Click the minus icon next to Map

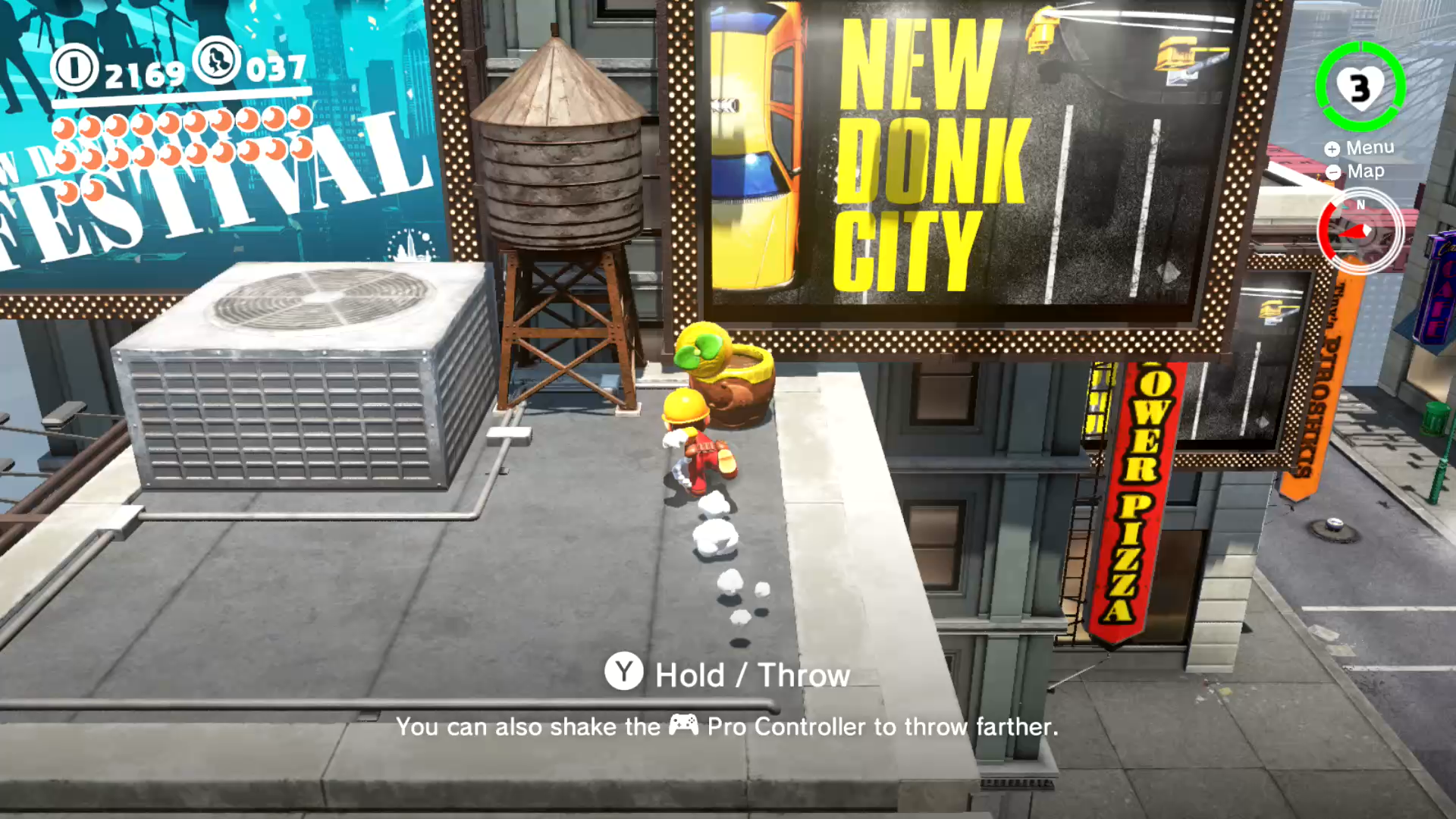pos(1332,171)
